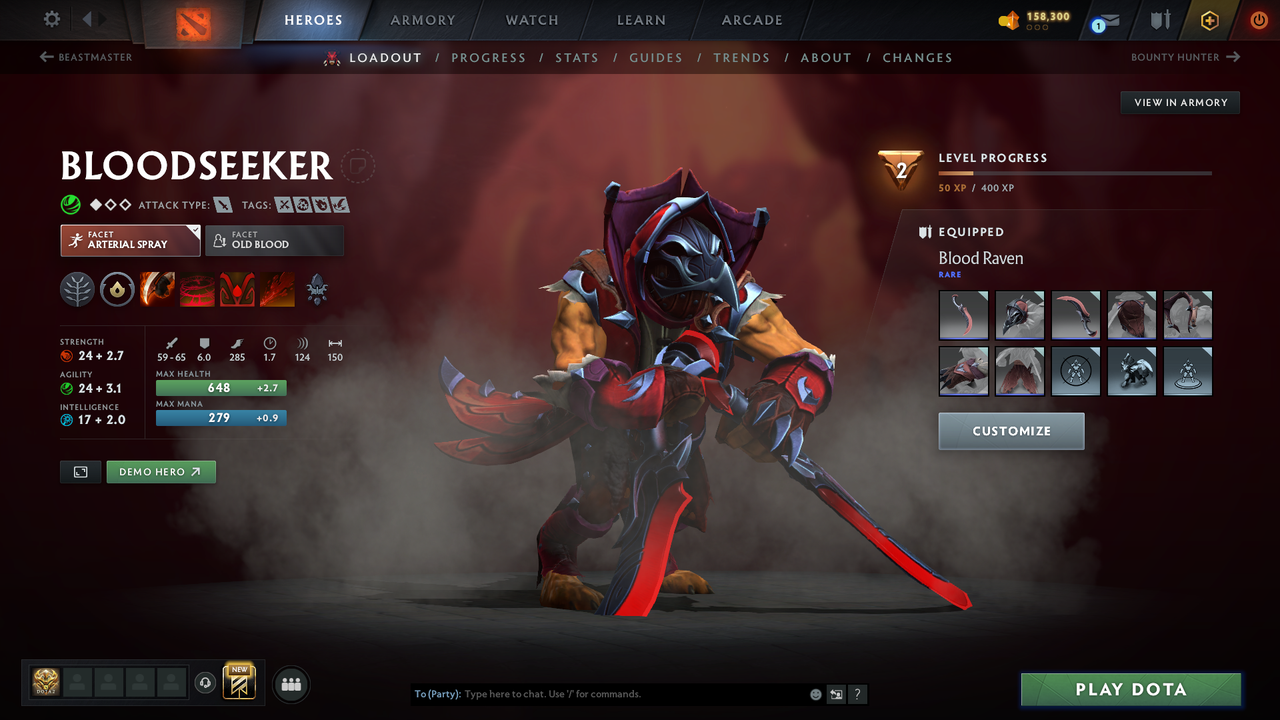1280x720 pixels.
Task: Open the emoticon picker in the chat bar
Action: (x=815, y=693)
